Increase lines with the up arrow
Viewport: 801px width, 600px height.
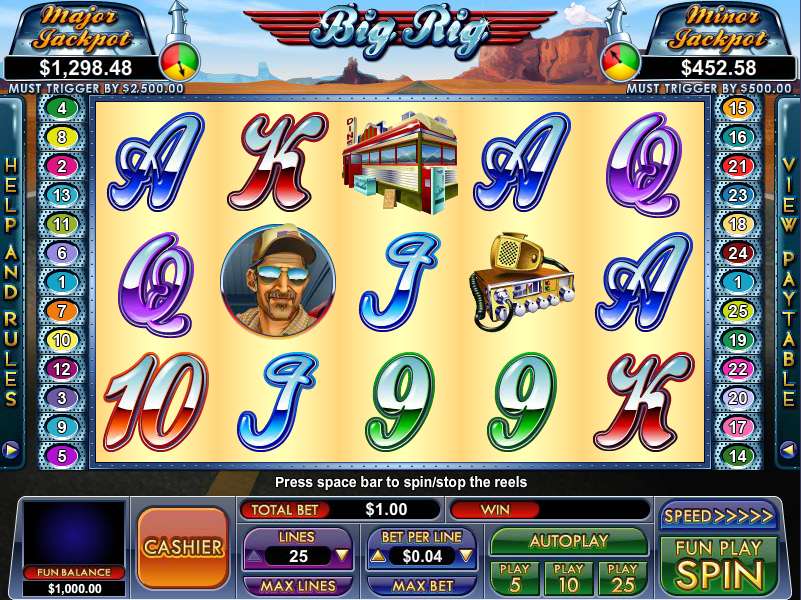coord(253,556)
